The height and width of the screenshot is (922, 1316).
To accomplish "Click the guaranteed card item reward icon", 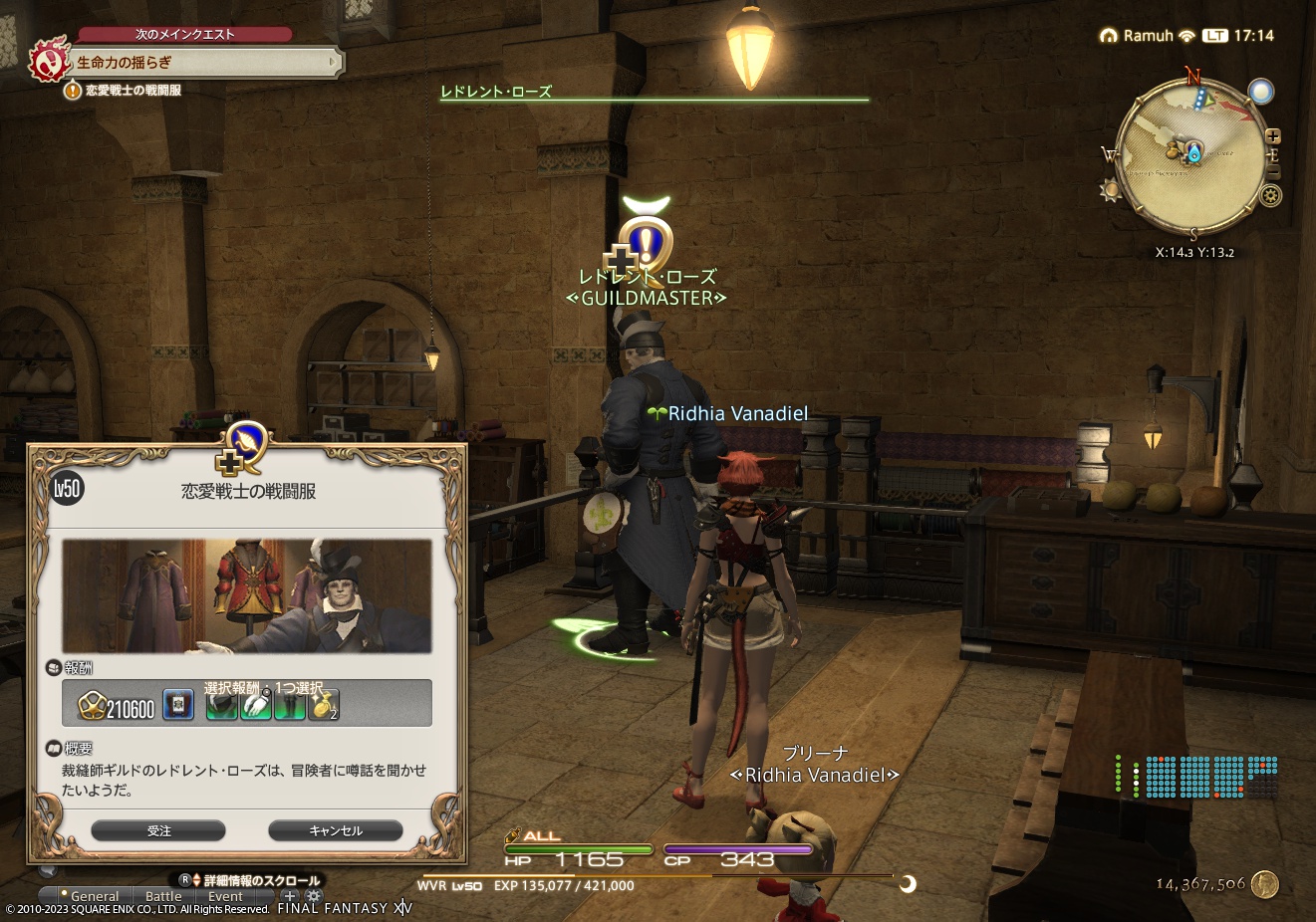I will click(x=177, y=704).
